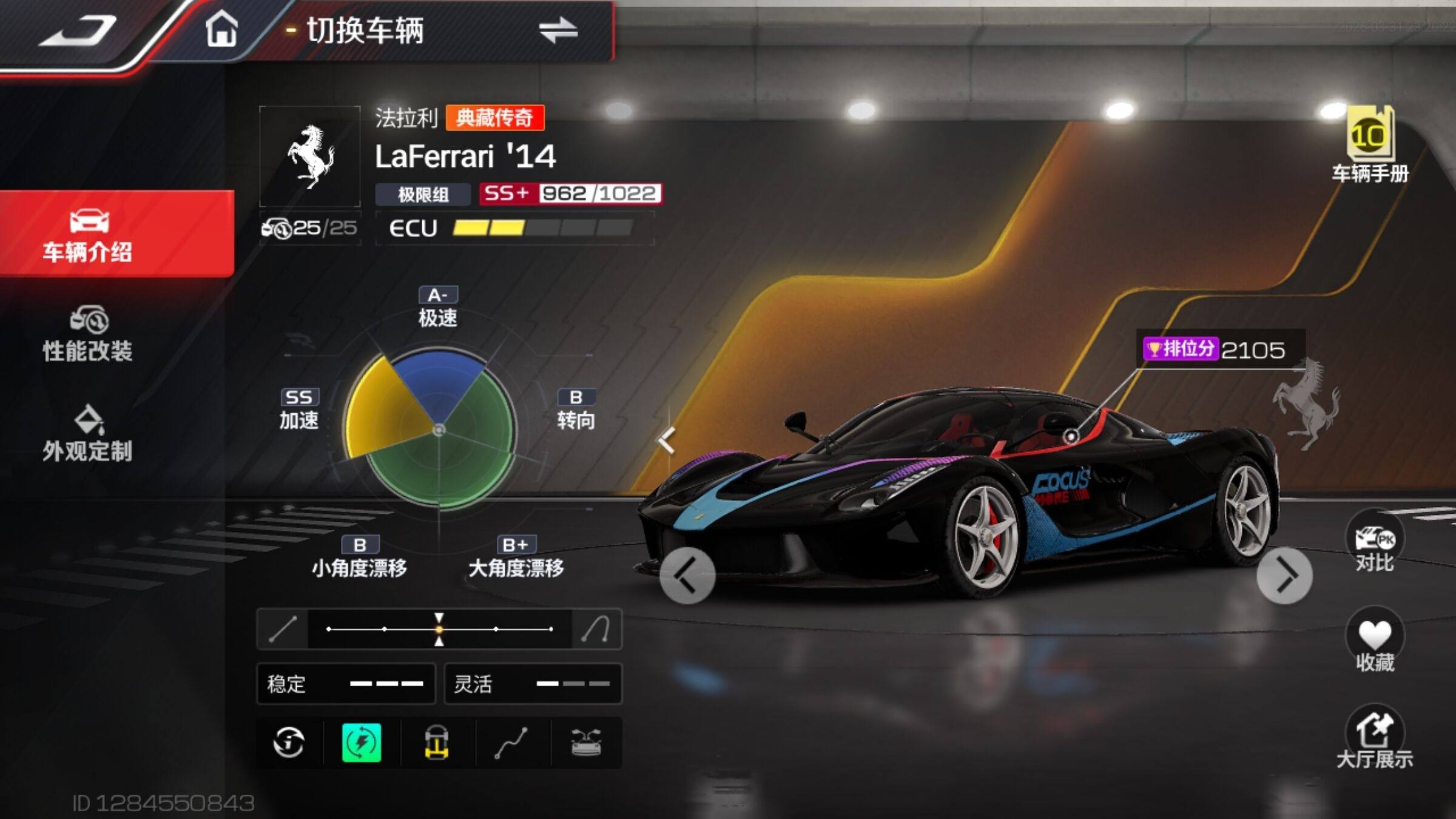Screen dimensions: 1456x819
Task: Collapse the stats panel with small arrow
Action: [x=667, y=440]
